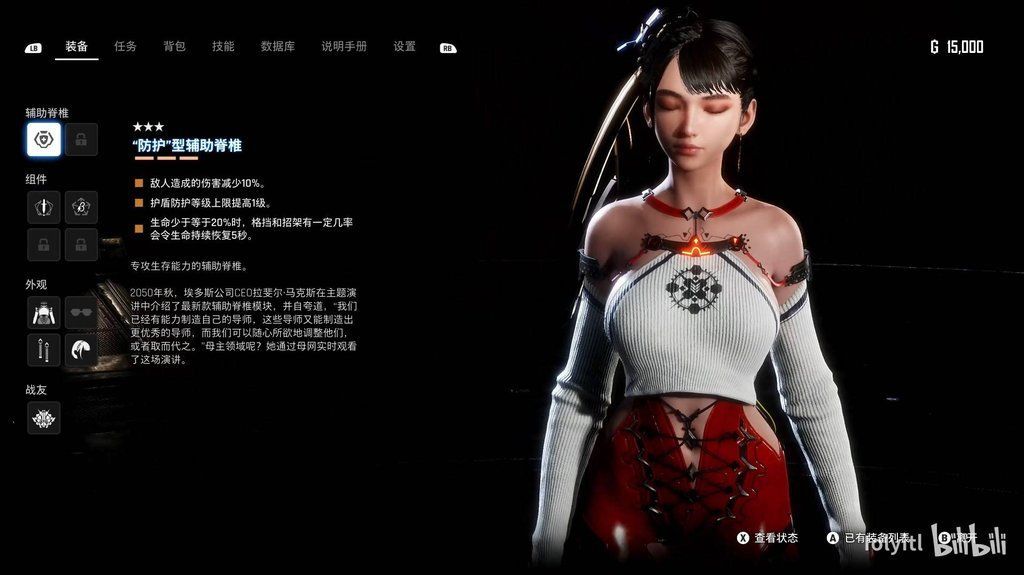This screenshot has width=1024, height=575.
Task: Open the 背包 (Backpack) tab
Action: coord(174,46)
